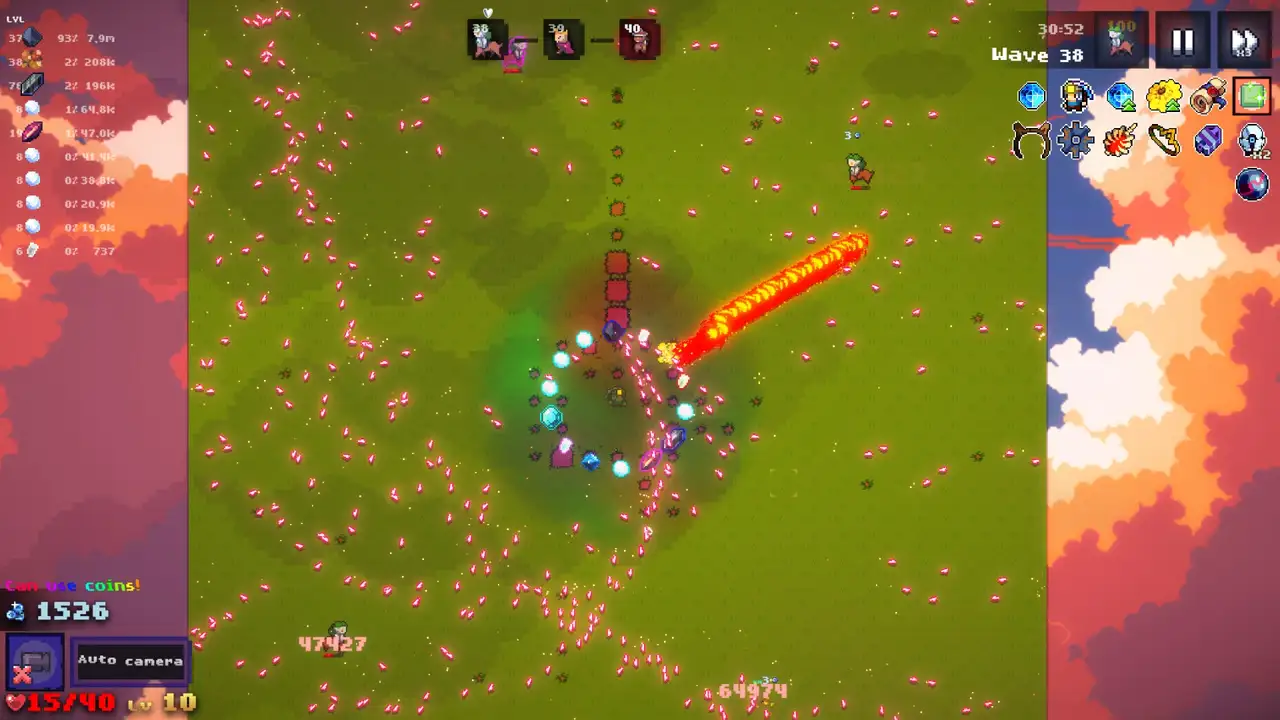The width and height of the screenshot is (1280, 720).
Task: Click the wave 40 enemy preview portrait
Action: [638, 40]
